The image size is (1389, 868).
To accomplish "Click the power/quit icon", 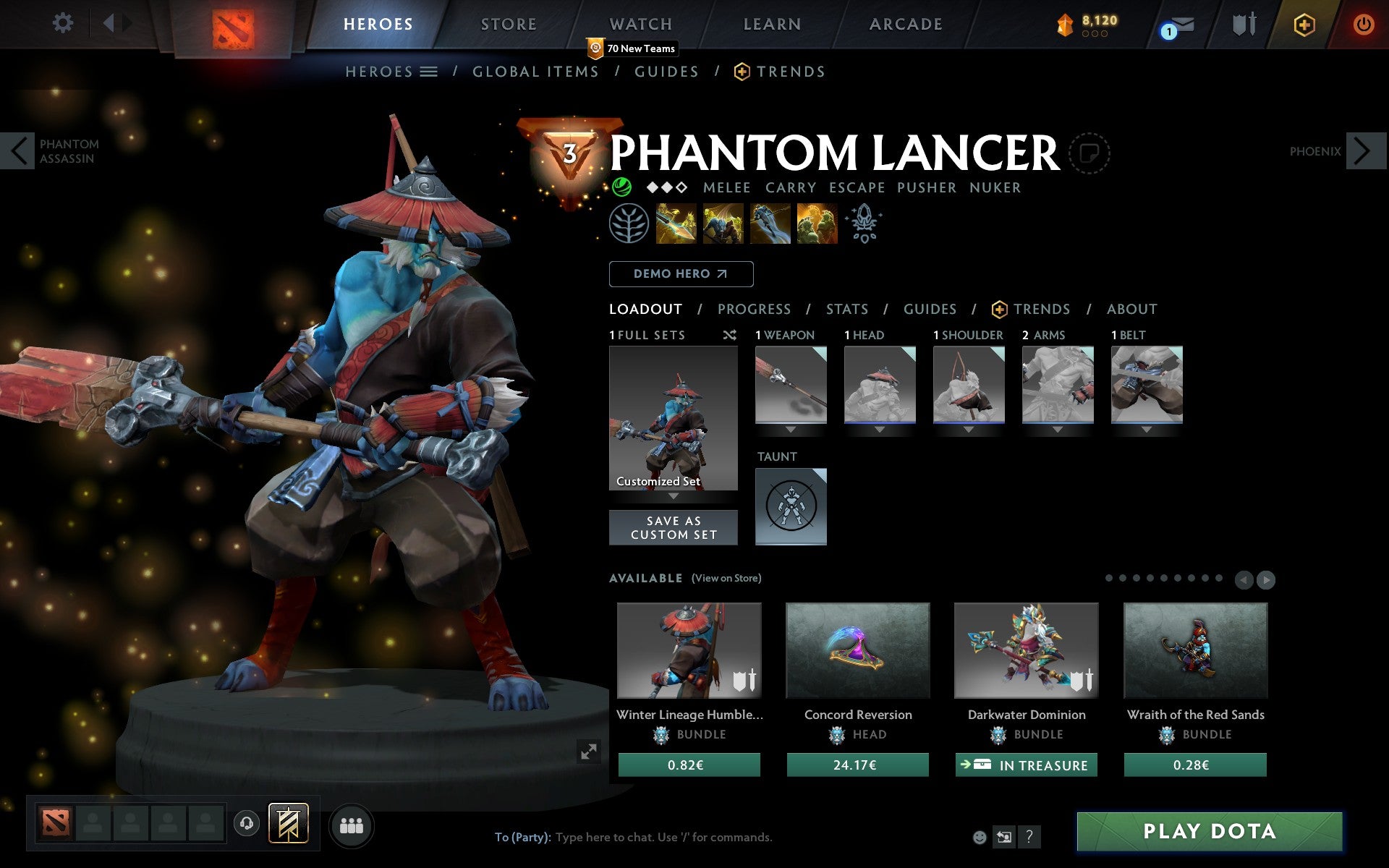I will pos(1363,23).
